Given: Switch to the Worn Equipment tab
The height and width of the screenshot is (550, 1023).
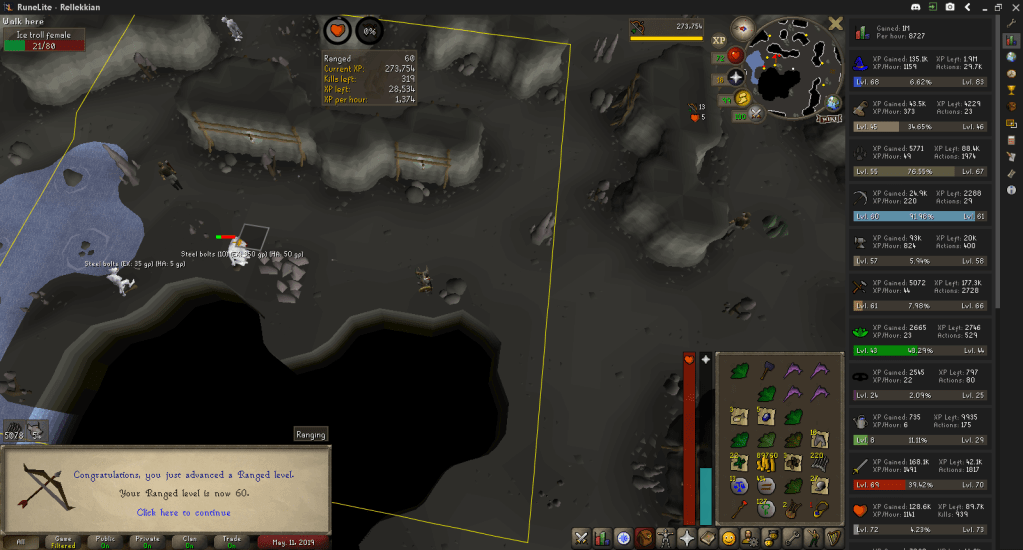Looking at the screenshot, I should coord(664,538).
